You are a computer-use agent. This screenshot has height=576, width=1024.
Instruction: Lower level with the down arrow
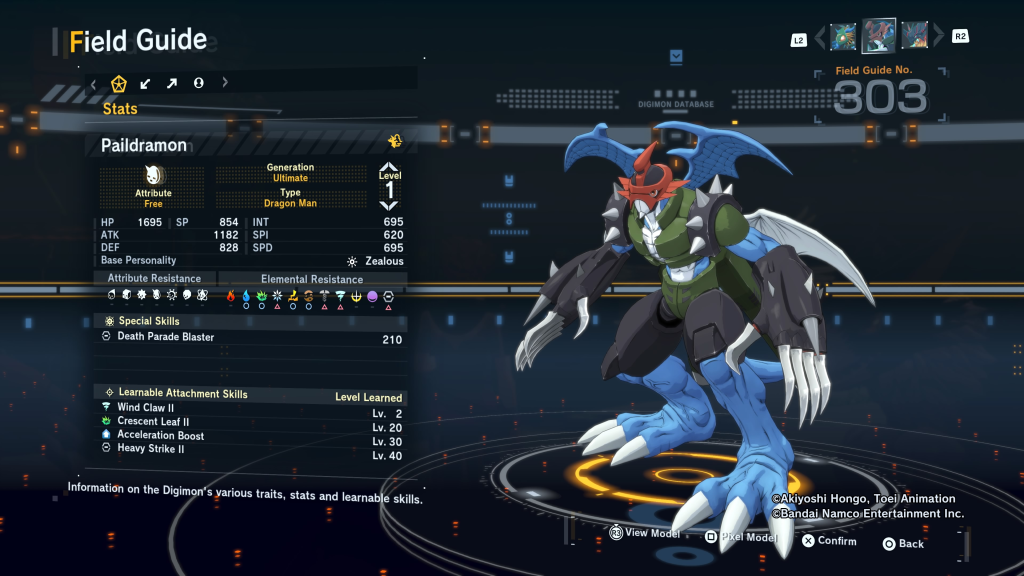pyautogui.click(x=389, y=205)
